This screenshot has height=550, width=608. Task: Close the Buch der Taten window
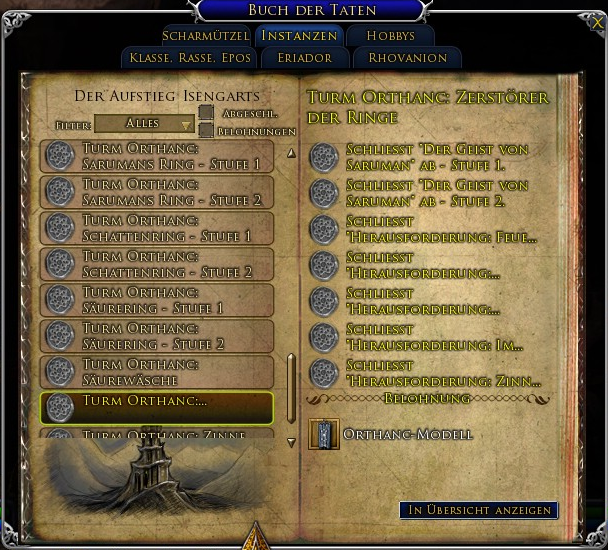597,22
